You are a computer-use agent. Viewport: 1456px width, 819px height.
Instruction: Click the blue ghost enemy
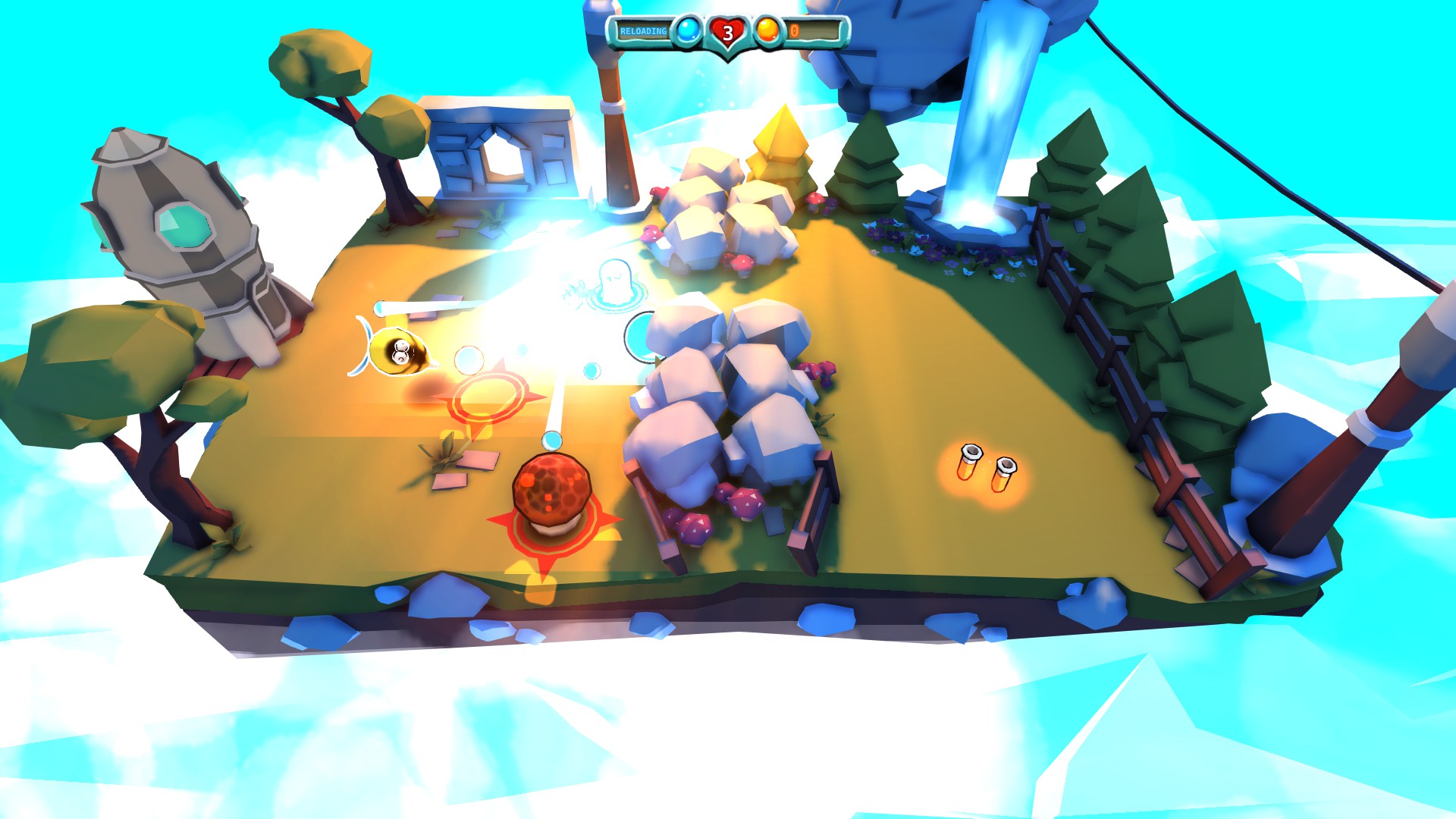[x=614, y=281]
